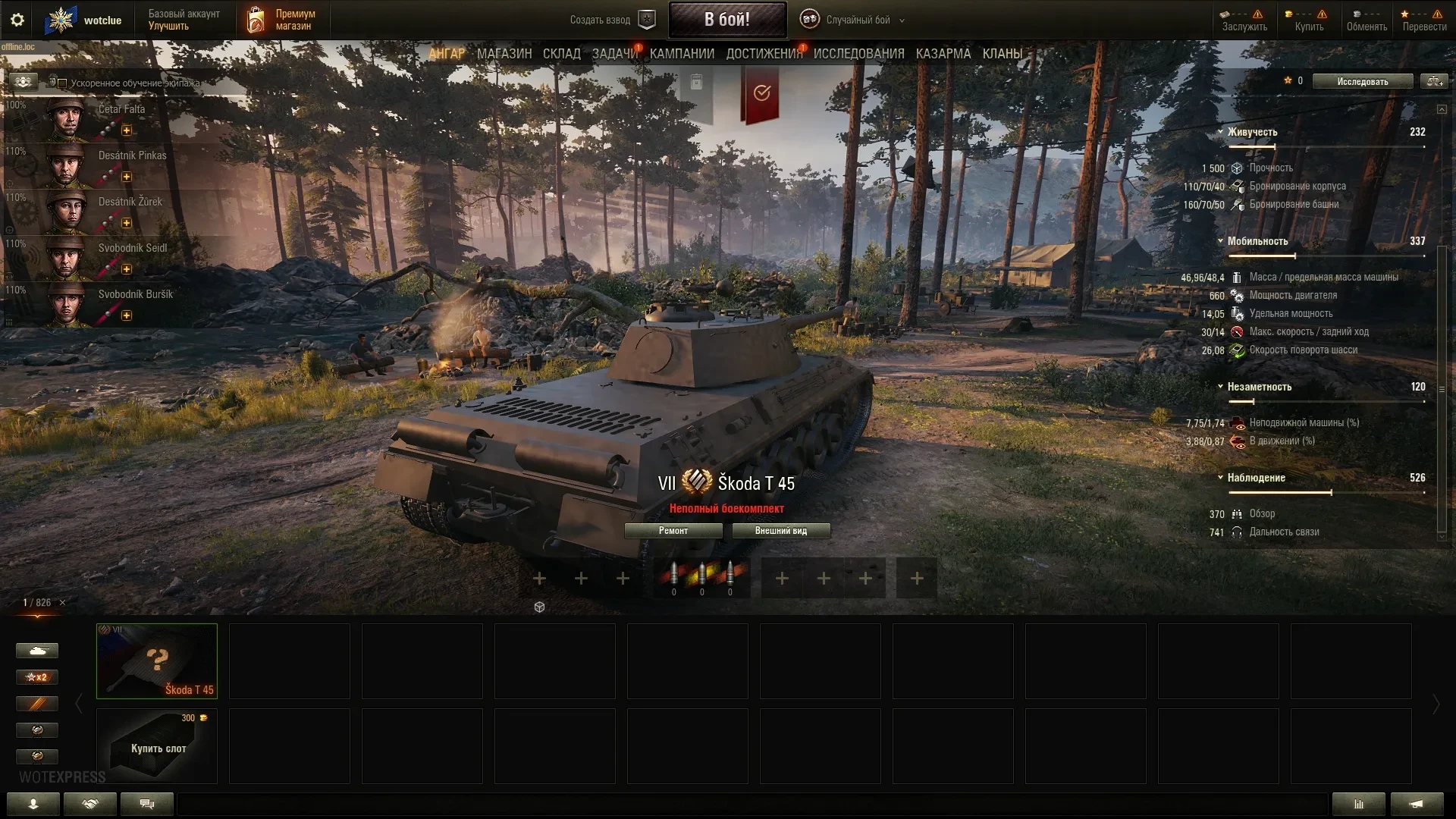
Task: Open the settings gear menu
Action: (x=17, y=20)
